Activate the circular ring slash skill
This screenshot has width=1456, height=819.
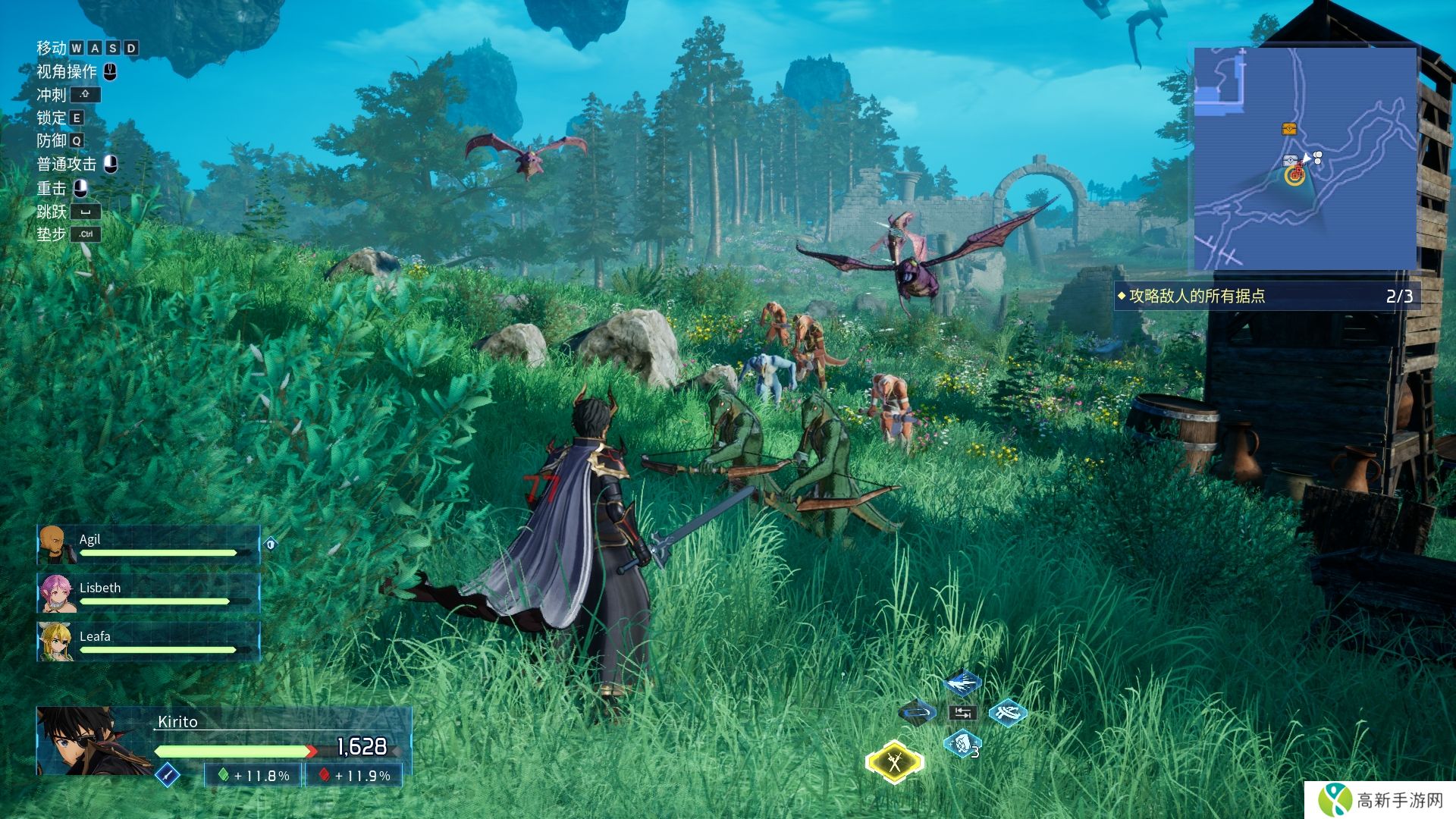(918, 713)
